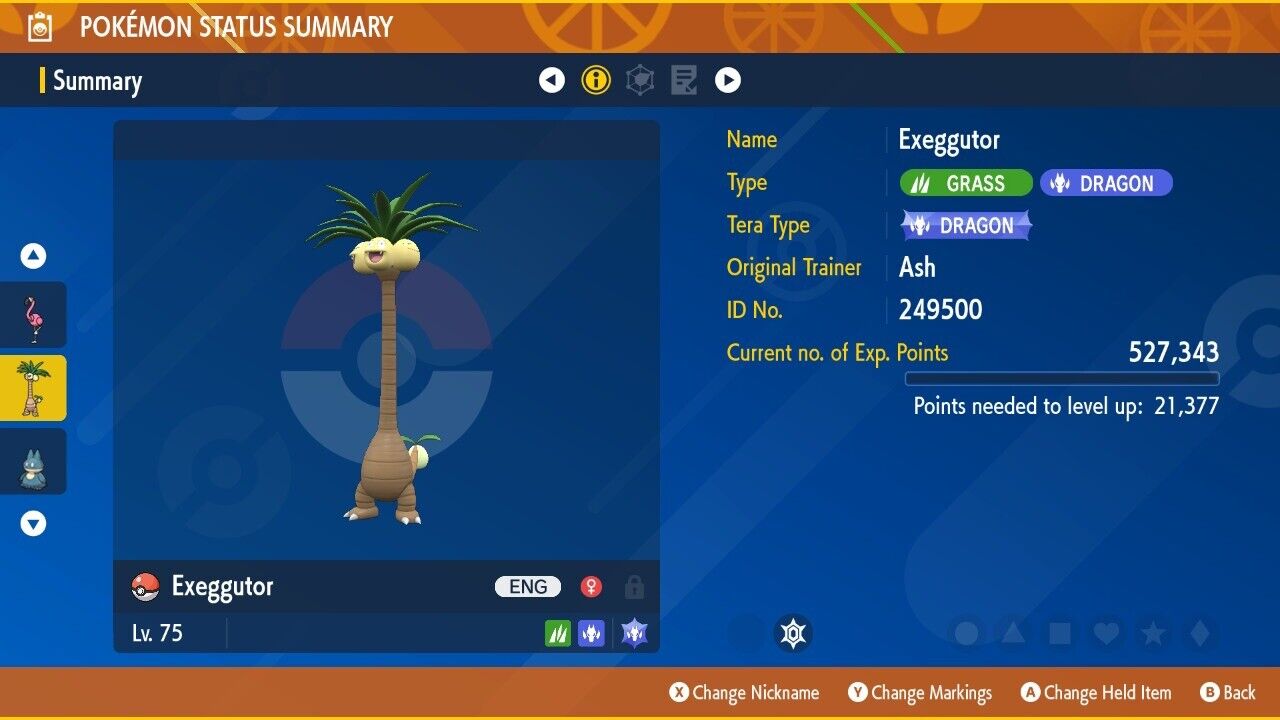Go to the next summary page arrow
Viewport: 1280px width, 720px height.
point(727,80)
